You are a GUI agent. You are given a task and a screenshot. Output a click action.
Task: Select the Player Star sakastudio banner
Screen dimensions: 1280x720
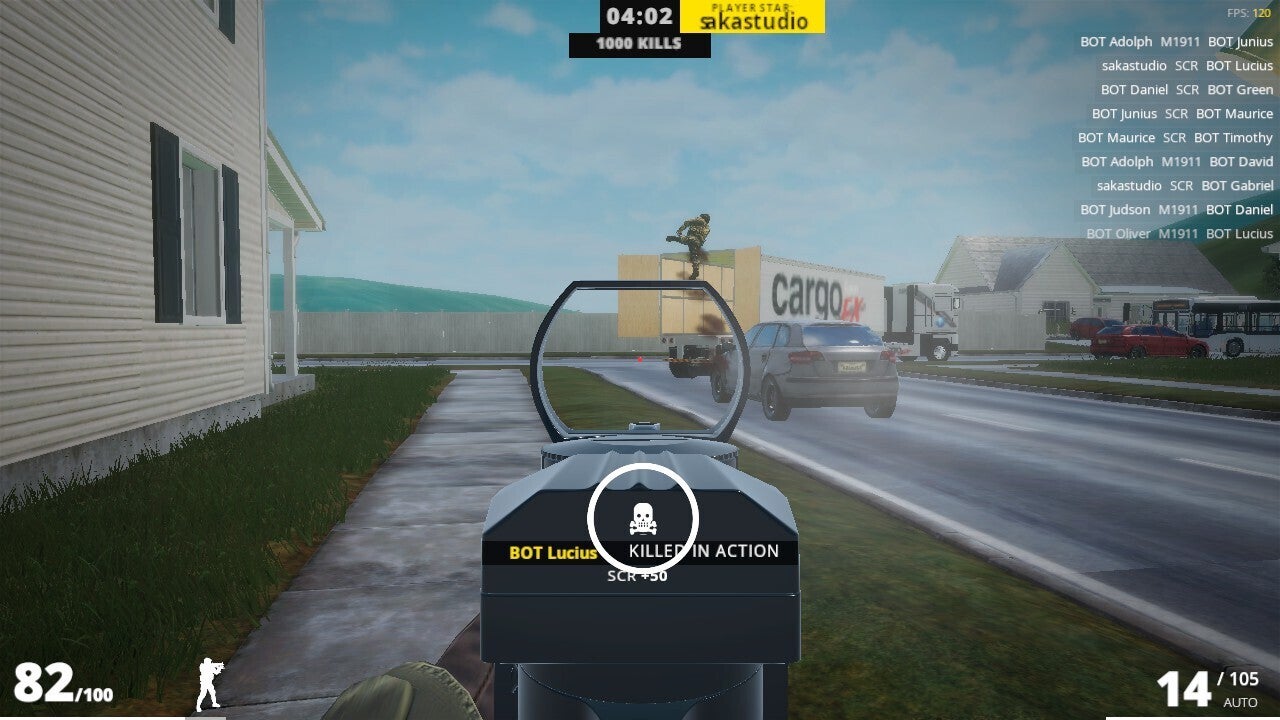[752, 16]
